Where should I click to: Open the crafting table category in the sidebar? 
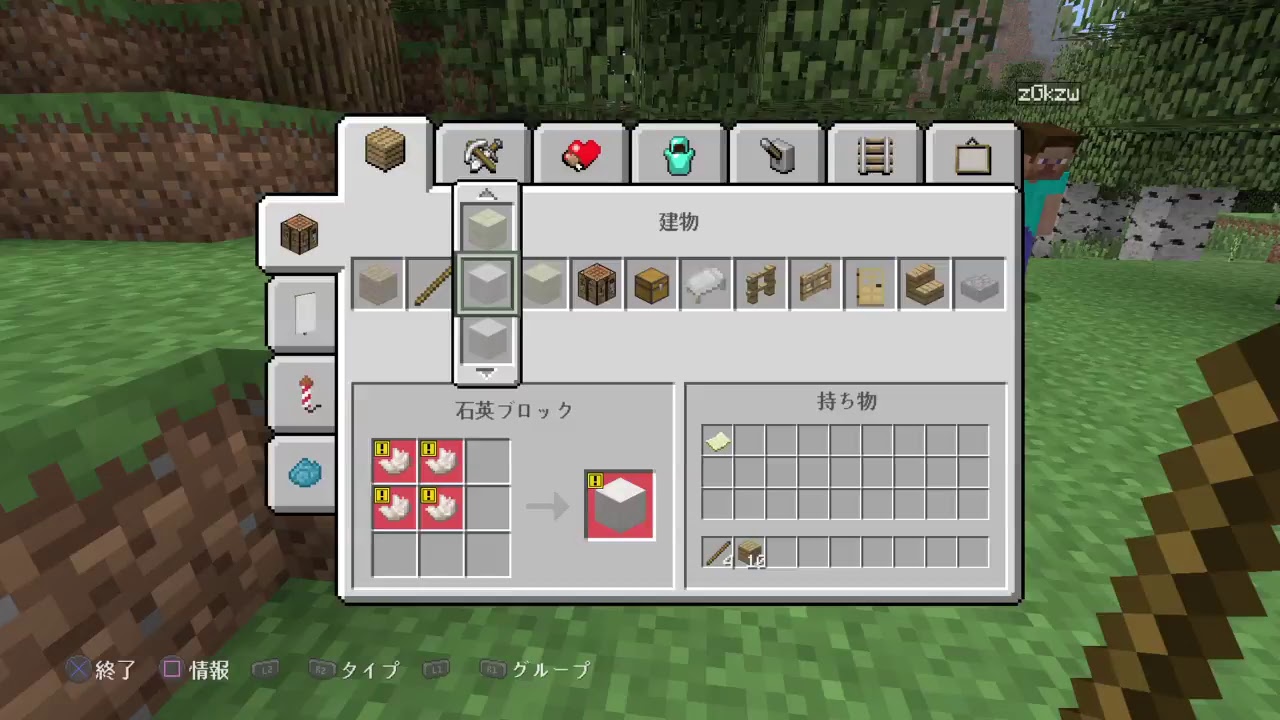(299, 233)
